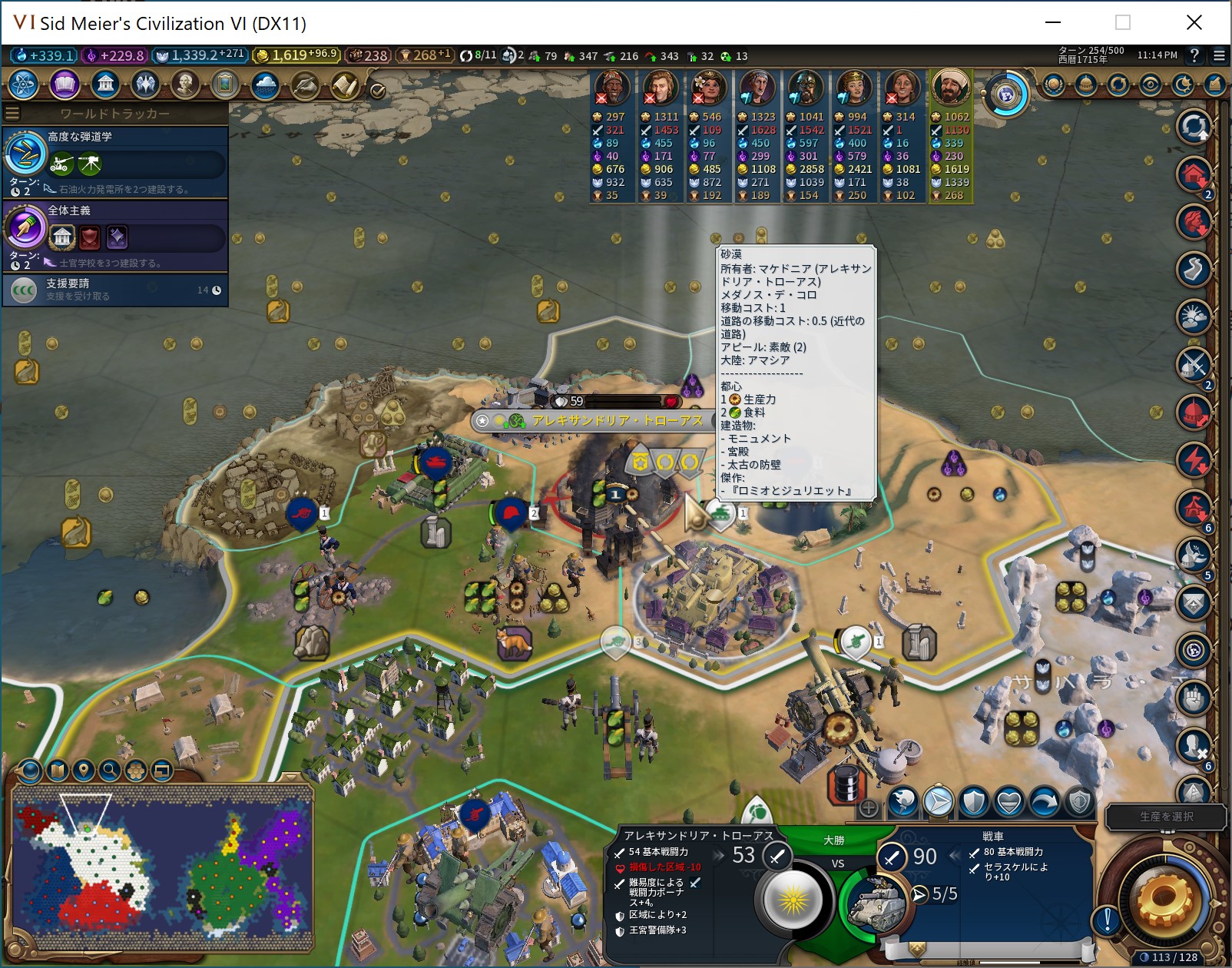Choose the heart heal unit action
Screen dimensions: 1232x968
1008,802
